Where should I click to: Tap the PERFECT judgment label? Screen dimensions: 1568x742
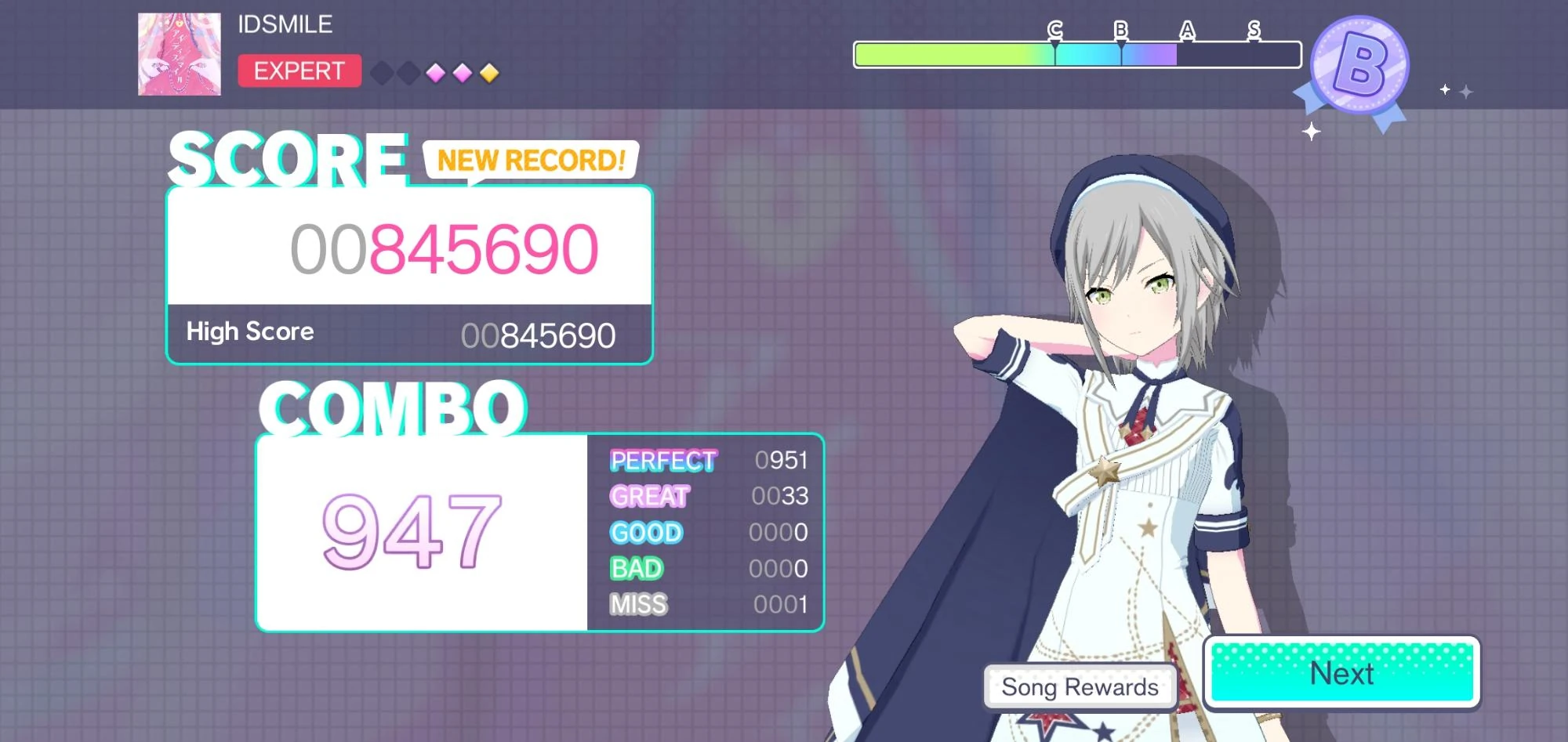[x=662, y=461]
